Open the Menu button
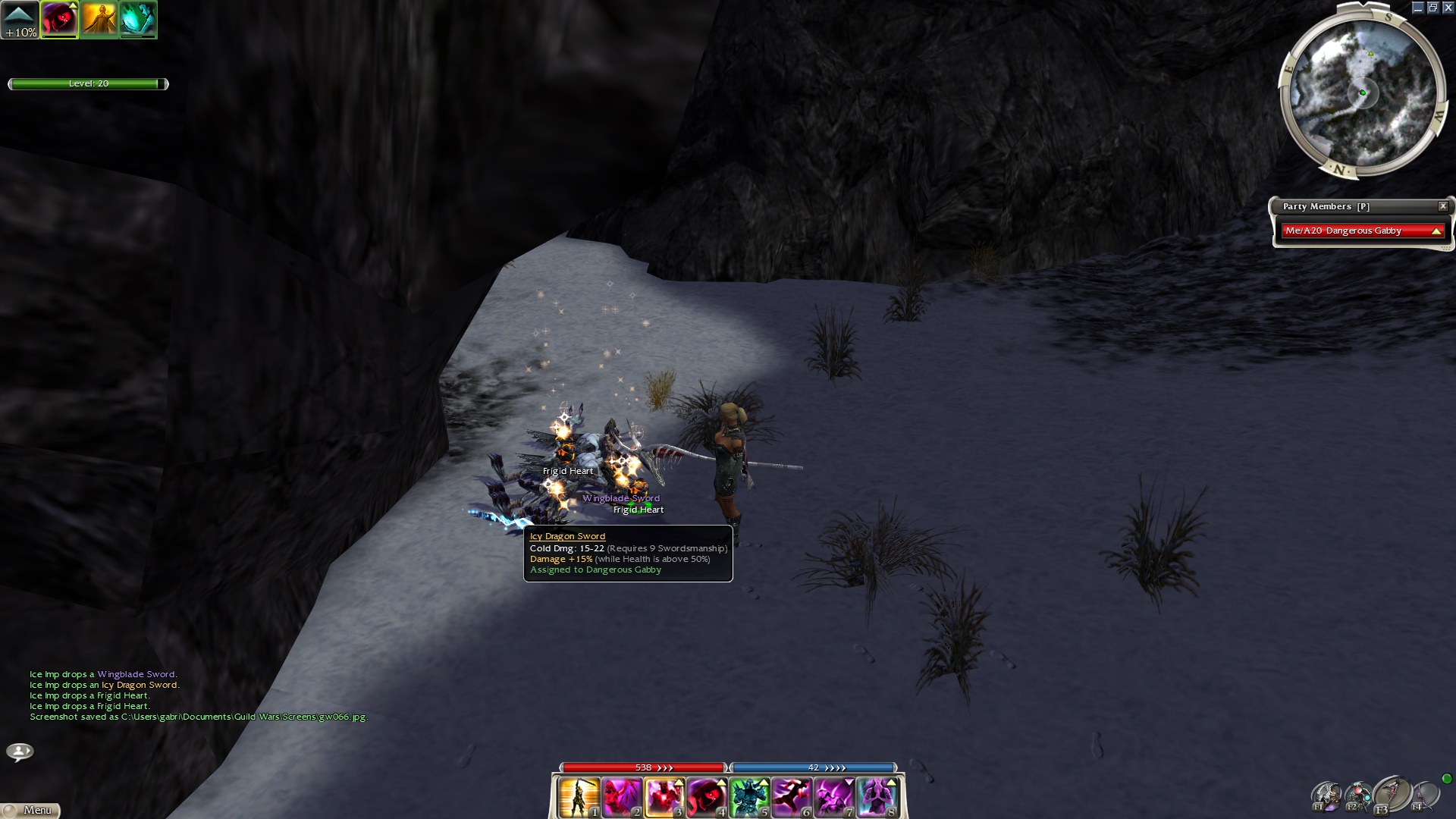Viewport: 1456px width, 819px height. [30, 810]
